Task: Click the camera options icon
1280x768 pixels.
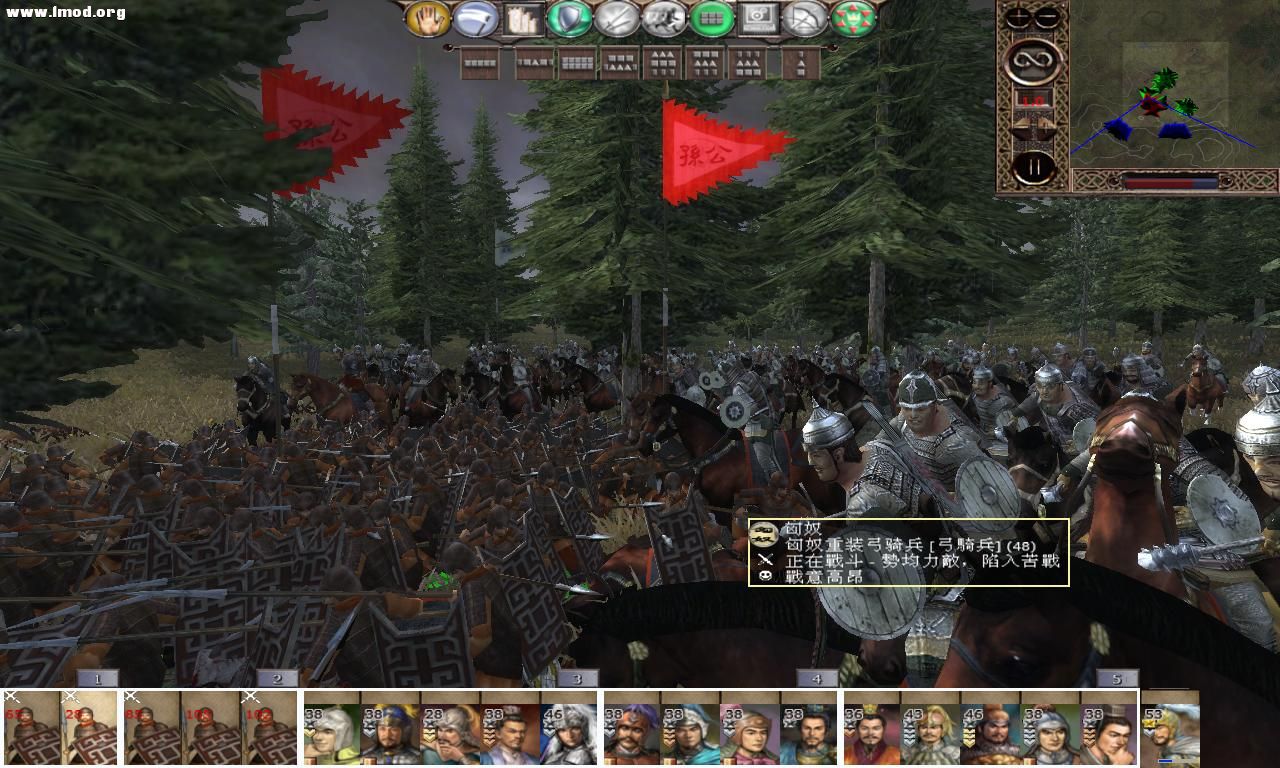Action: 760,18
